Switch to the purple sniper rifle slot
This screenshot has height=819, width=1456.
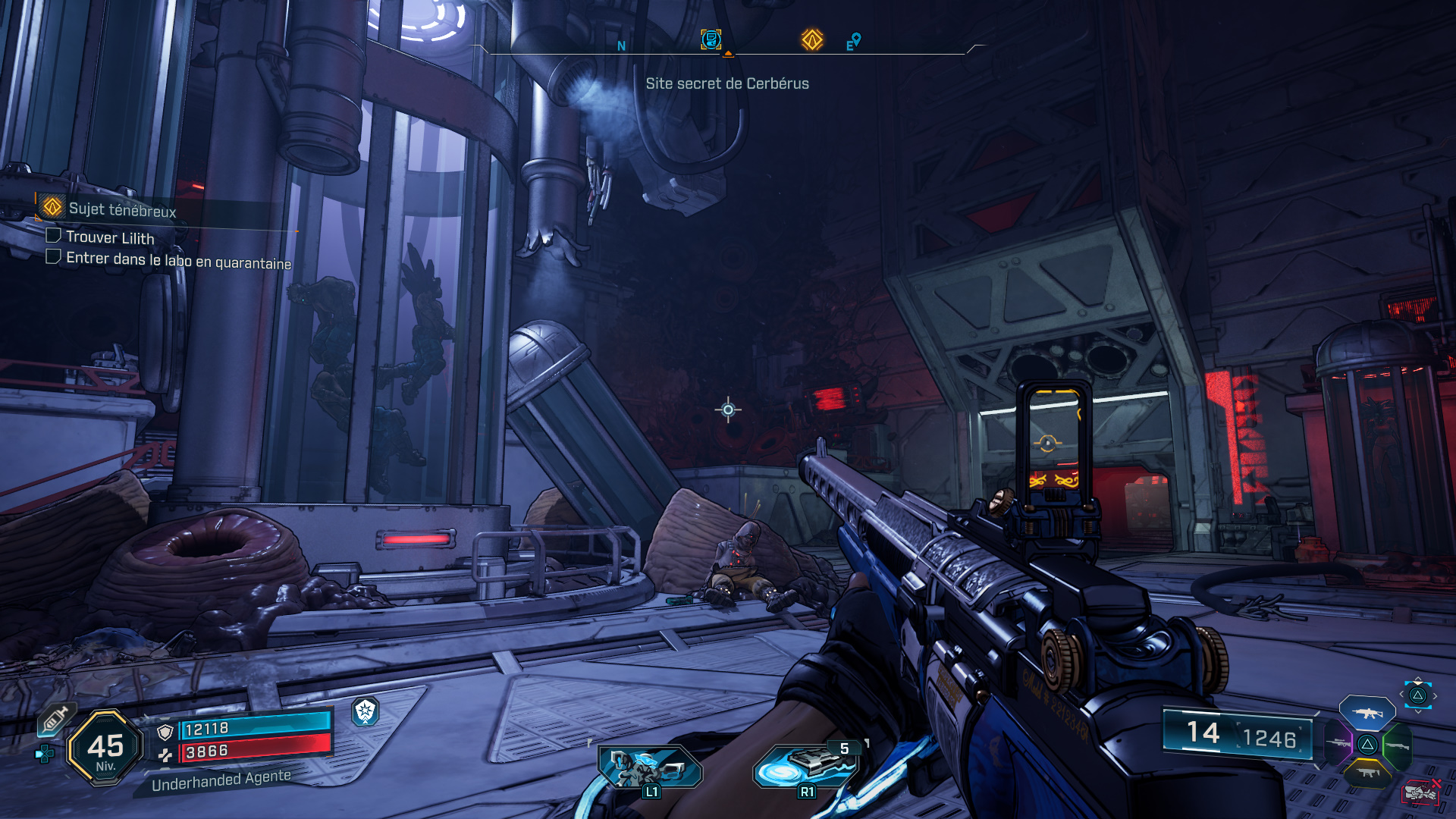(1338, 743)
